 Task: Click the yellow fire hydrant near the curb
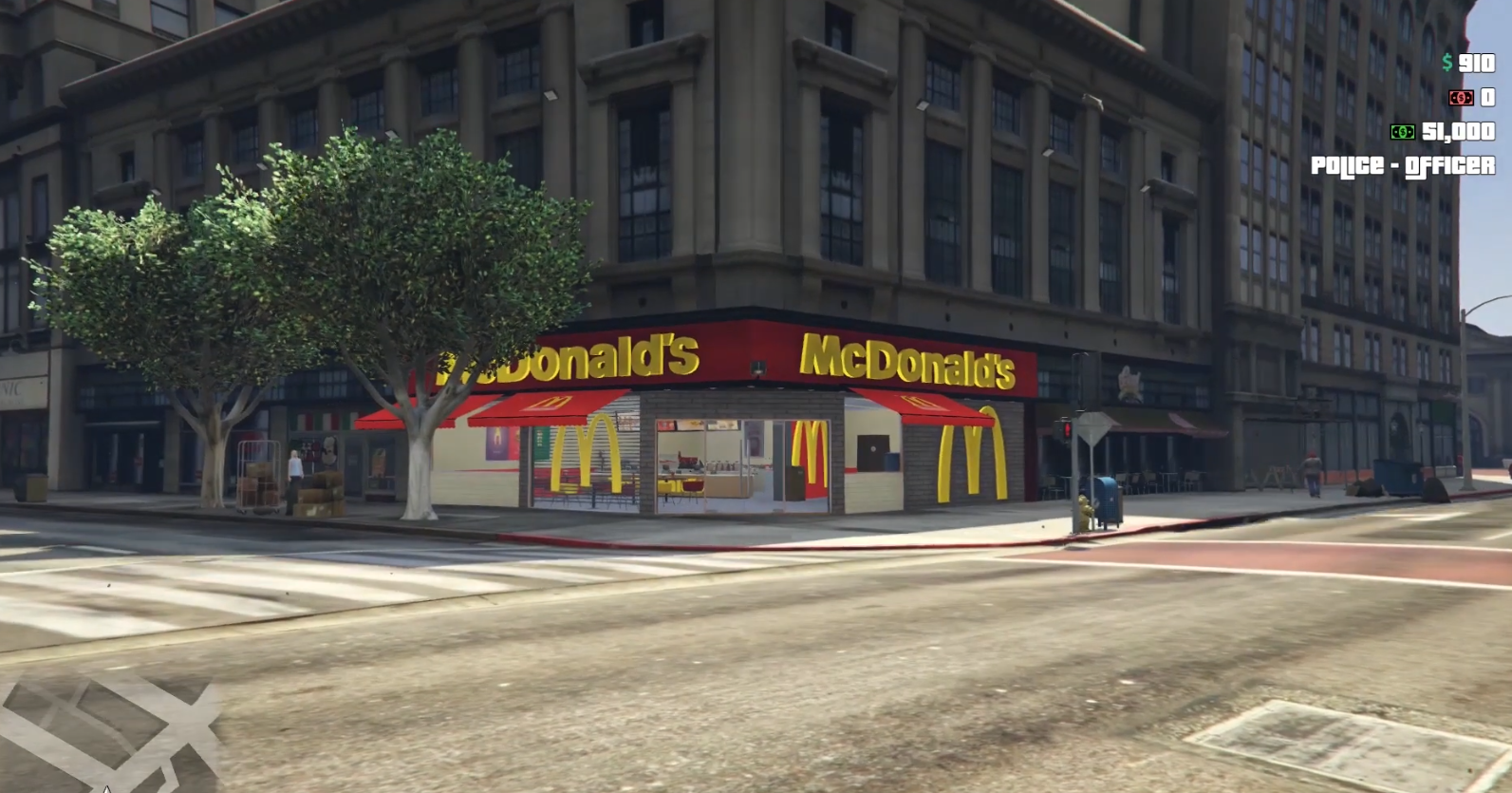1084,510
